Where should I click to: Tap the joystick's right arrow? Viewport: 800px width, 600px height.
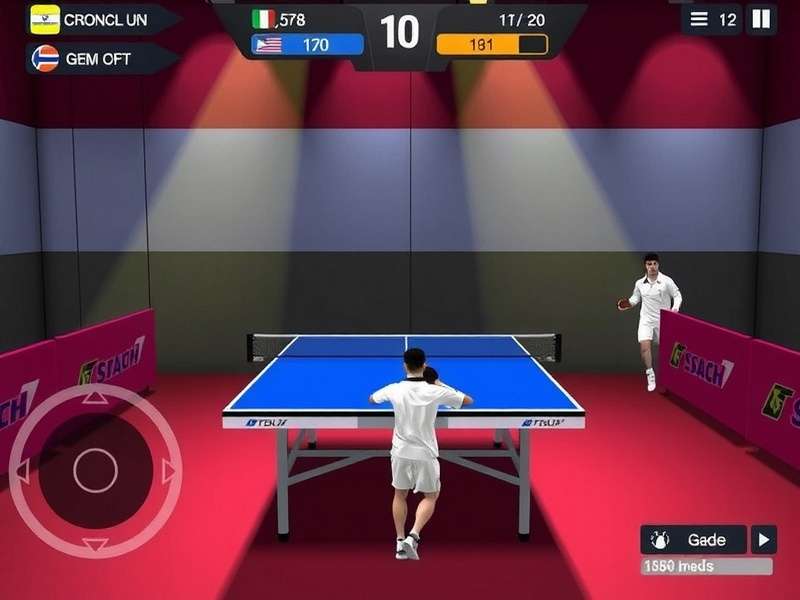click(169, 471)
